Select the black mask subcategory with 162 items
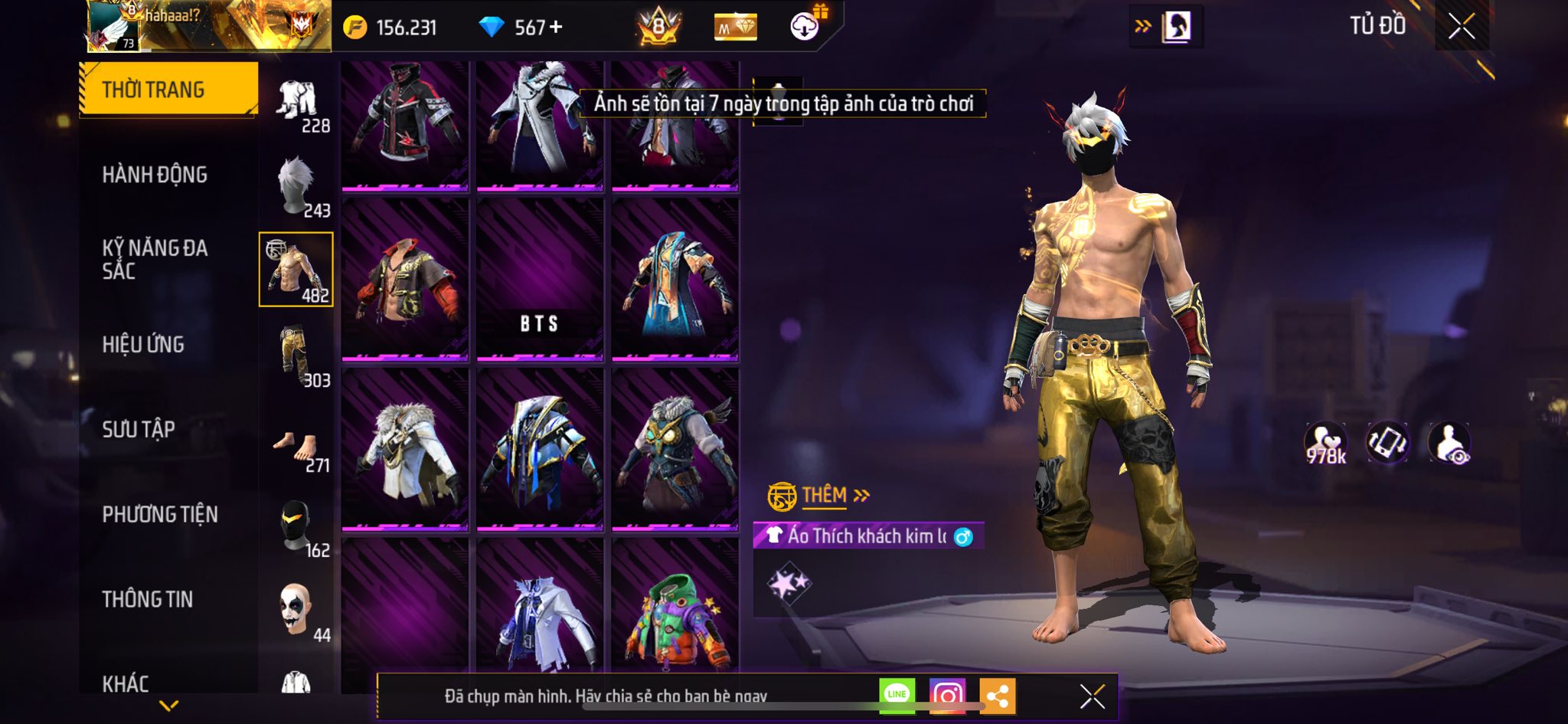The width and height of the screenshot is (1568, 724). (297, 526)
